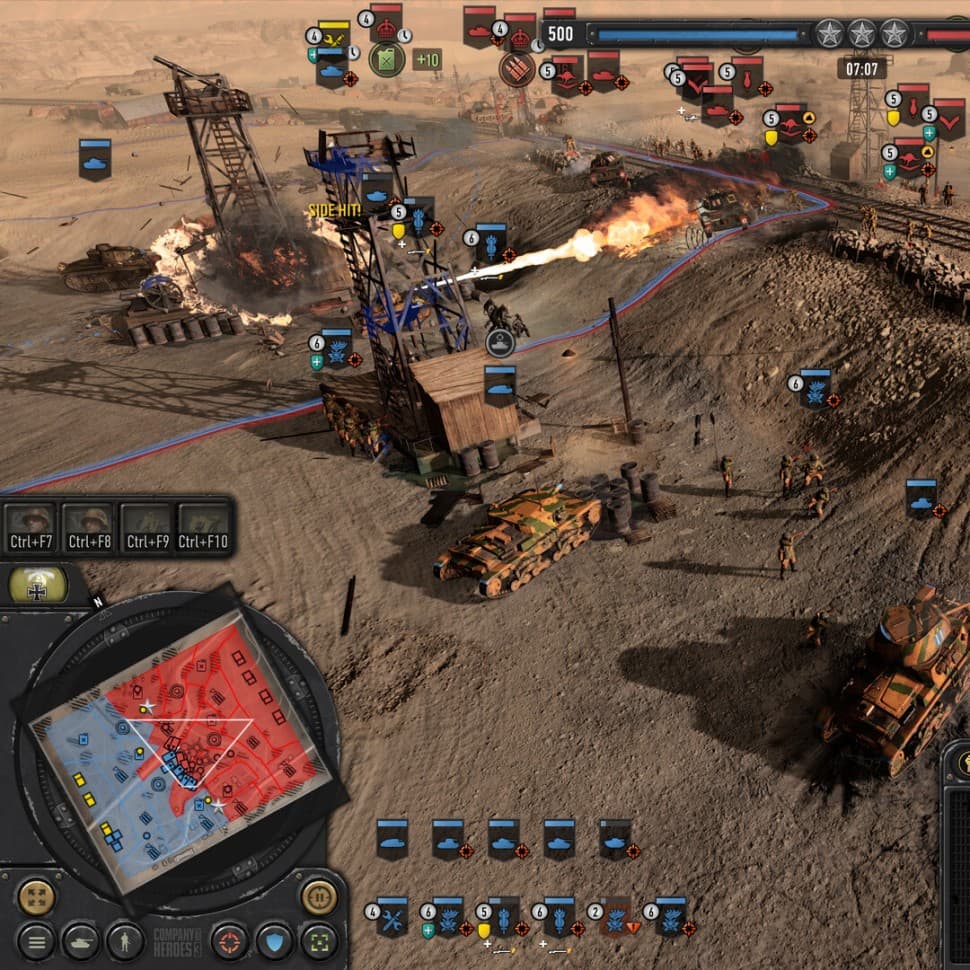
Task: Toggle the tactical pause button
Action: click(x=318, y=896)
